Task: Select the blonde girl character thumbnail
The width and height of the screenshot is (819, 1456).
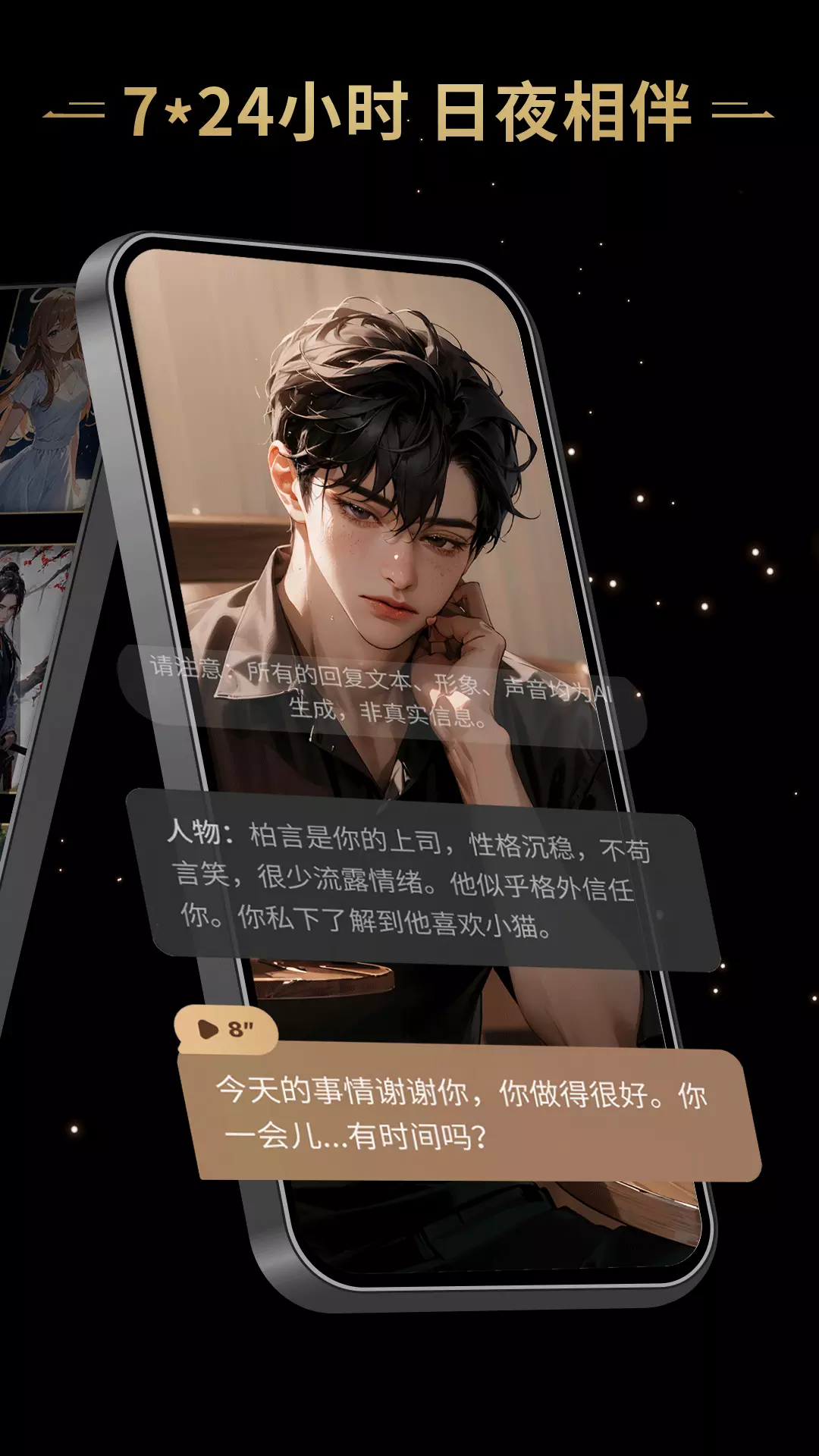Action: (x=47, y=398)
